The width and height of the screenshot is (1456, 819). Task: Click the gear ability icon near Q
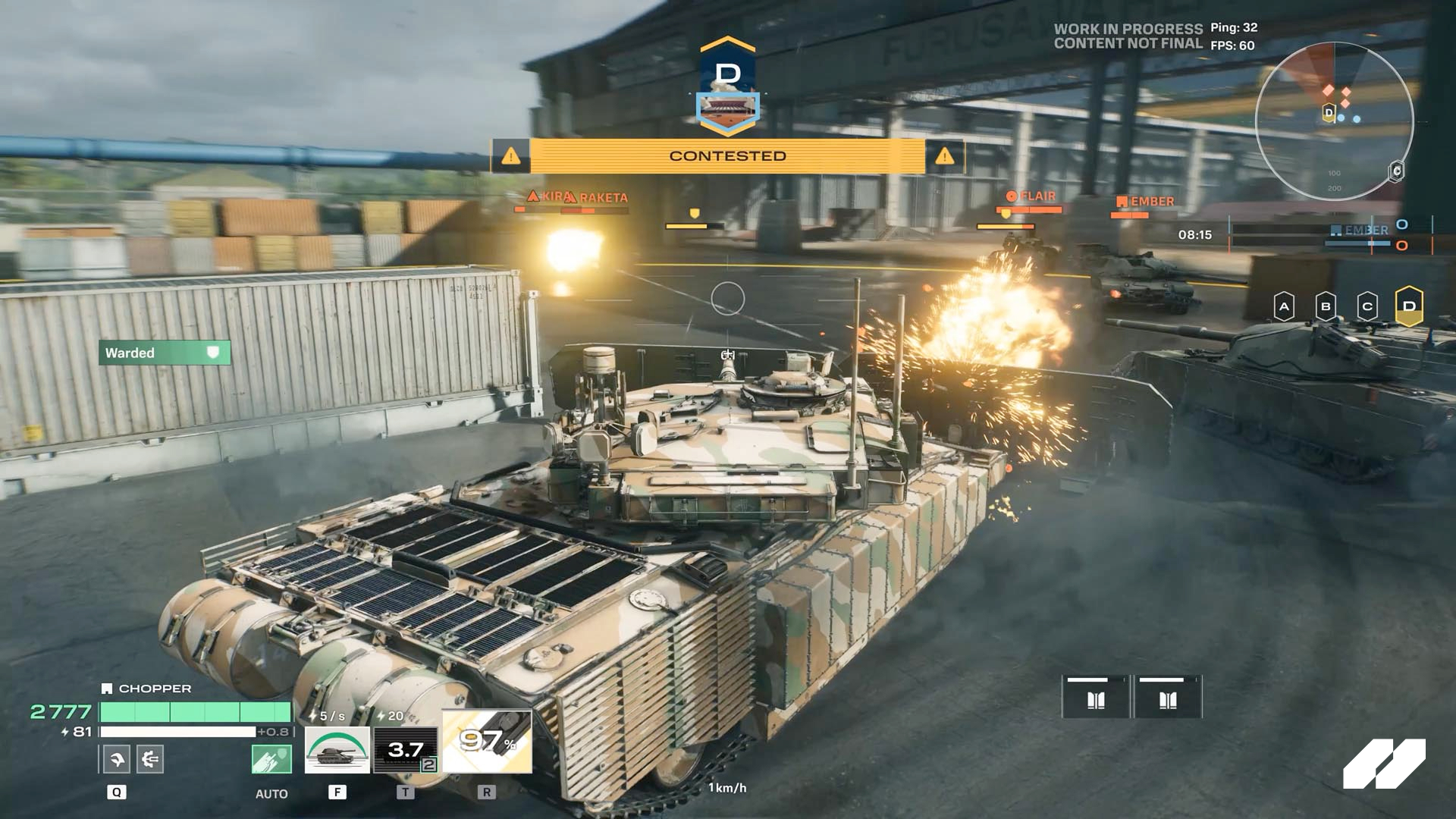(149, 758)
